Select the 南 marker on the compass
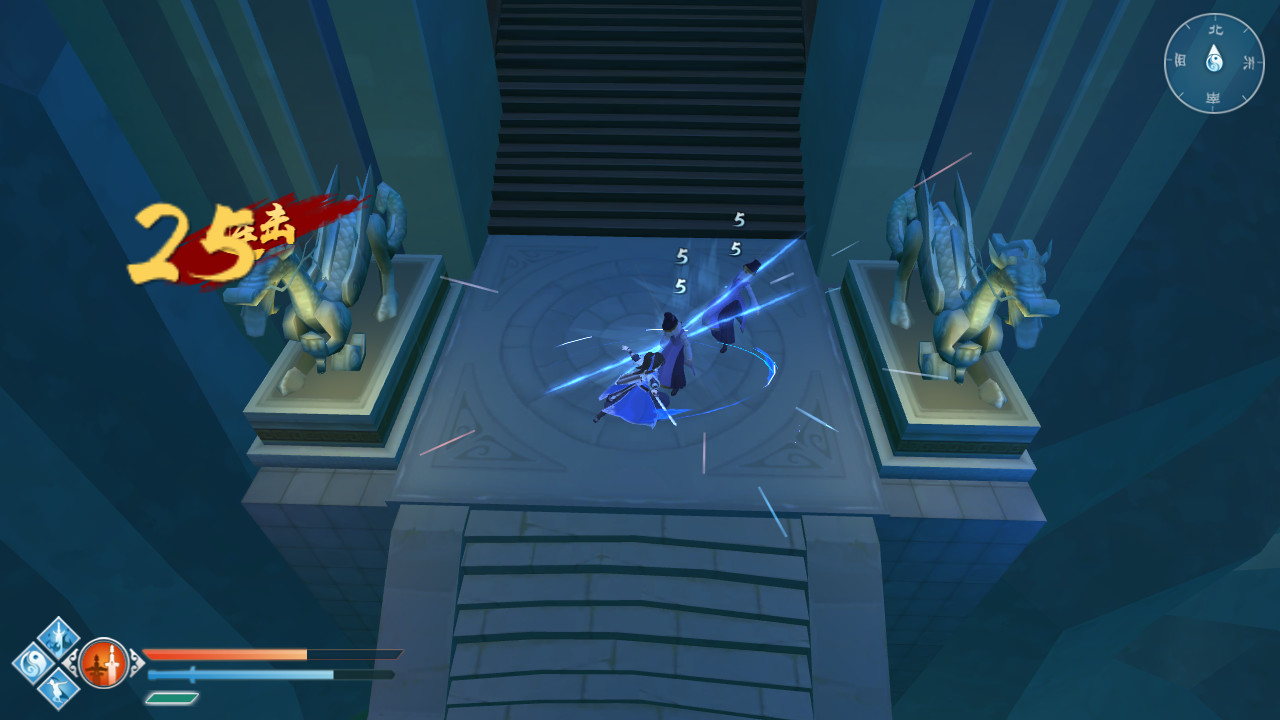 (1215, 96)
